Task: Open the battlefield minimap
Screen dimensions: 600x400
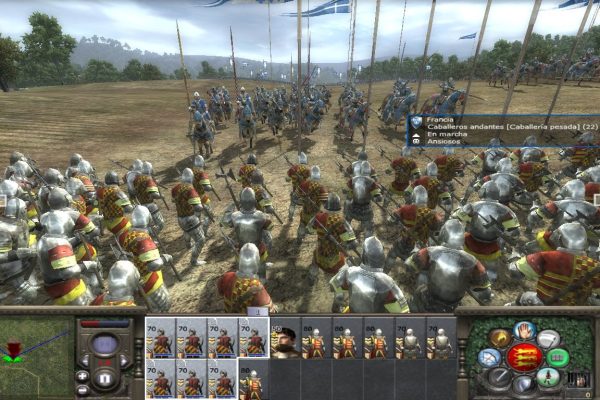Action: click(33, 353)
